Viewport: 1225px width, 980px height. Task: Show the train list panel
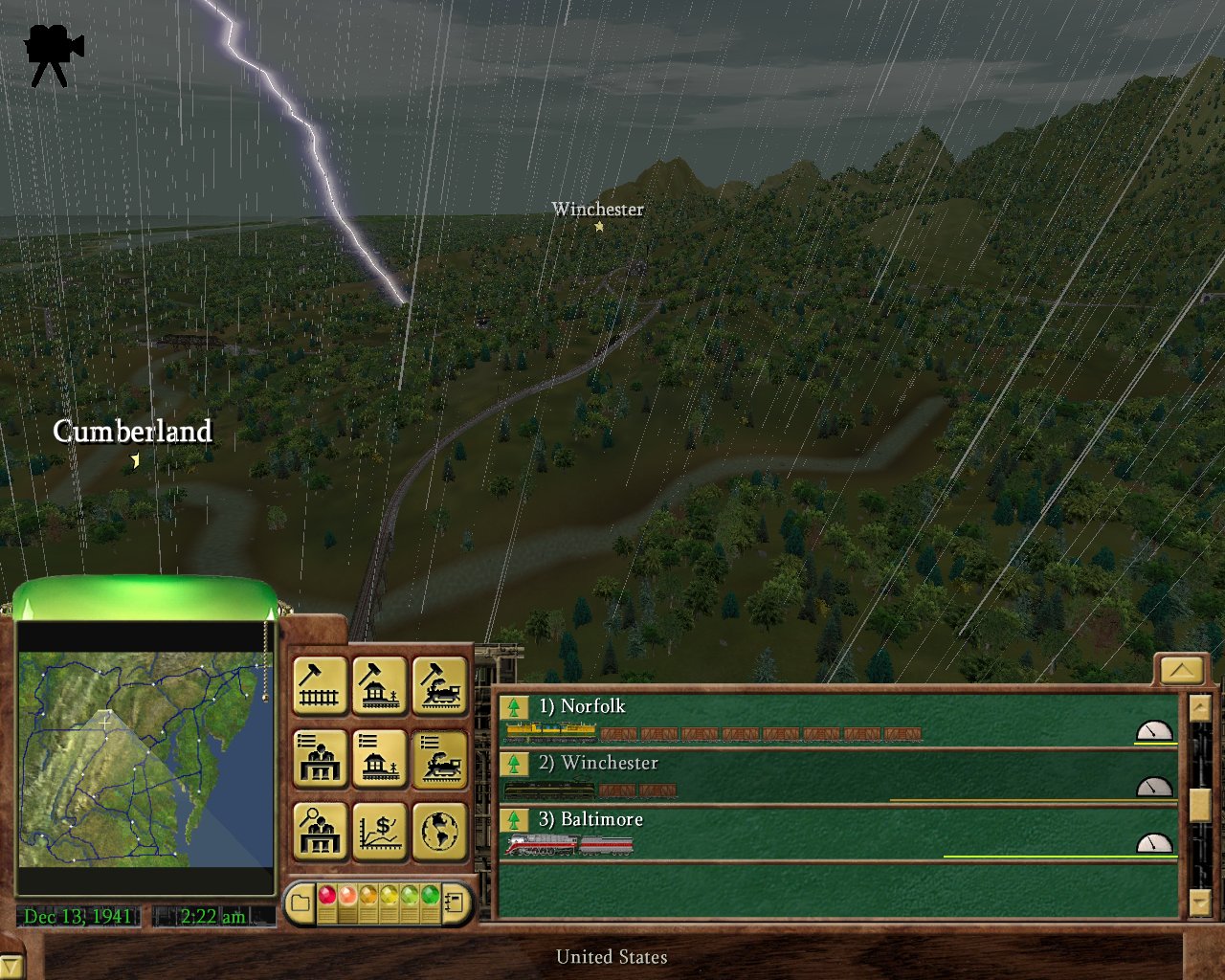(x=439, y=758)
